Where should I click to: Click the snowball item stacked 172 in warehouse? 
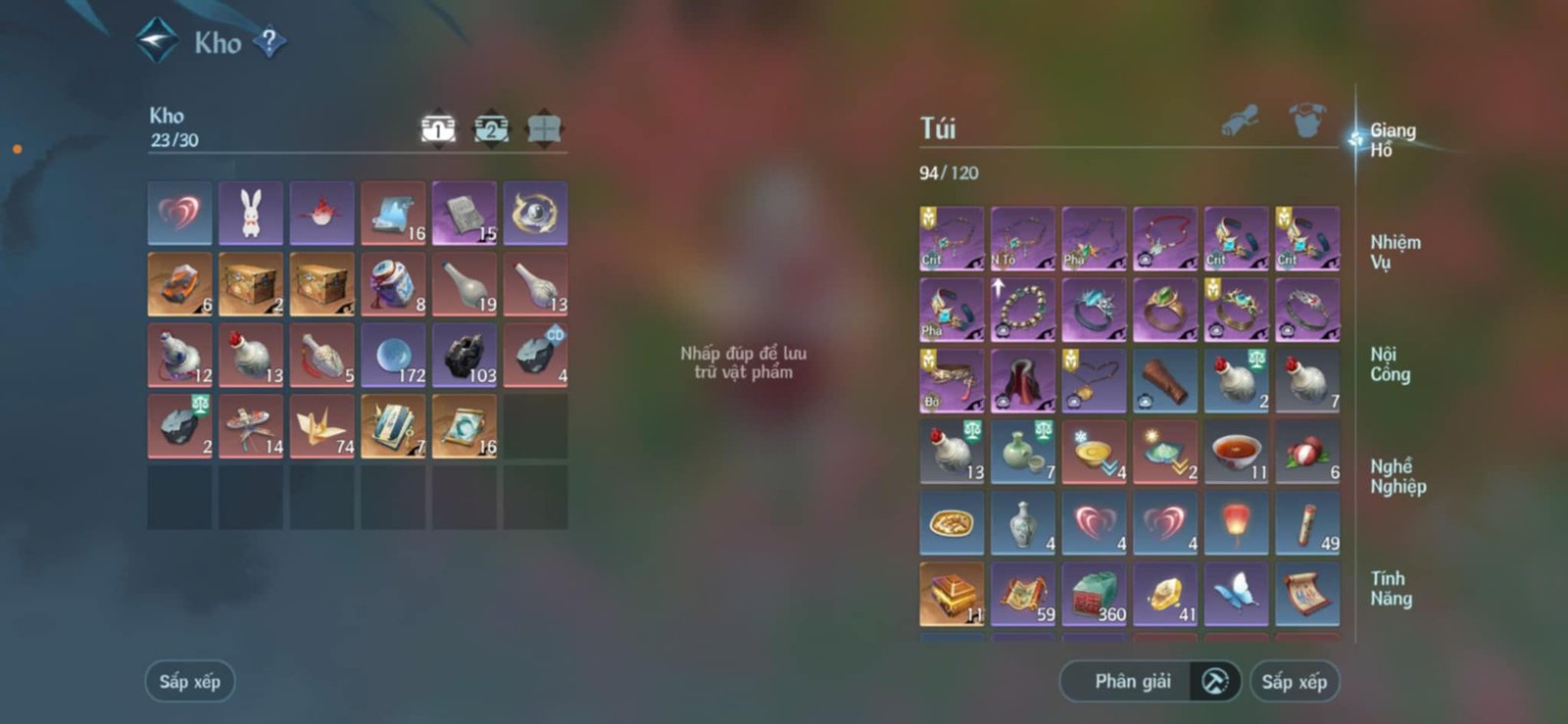pyautogui.click(x=394, y=354)
